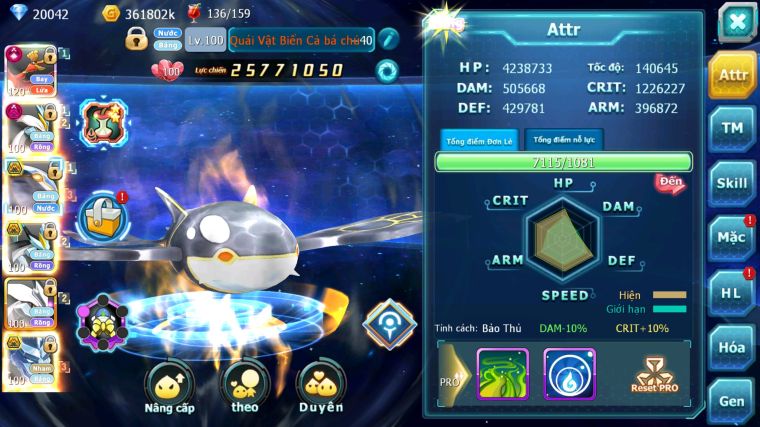Open the Duyên bond button

(x=321, y=388)
